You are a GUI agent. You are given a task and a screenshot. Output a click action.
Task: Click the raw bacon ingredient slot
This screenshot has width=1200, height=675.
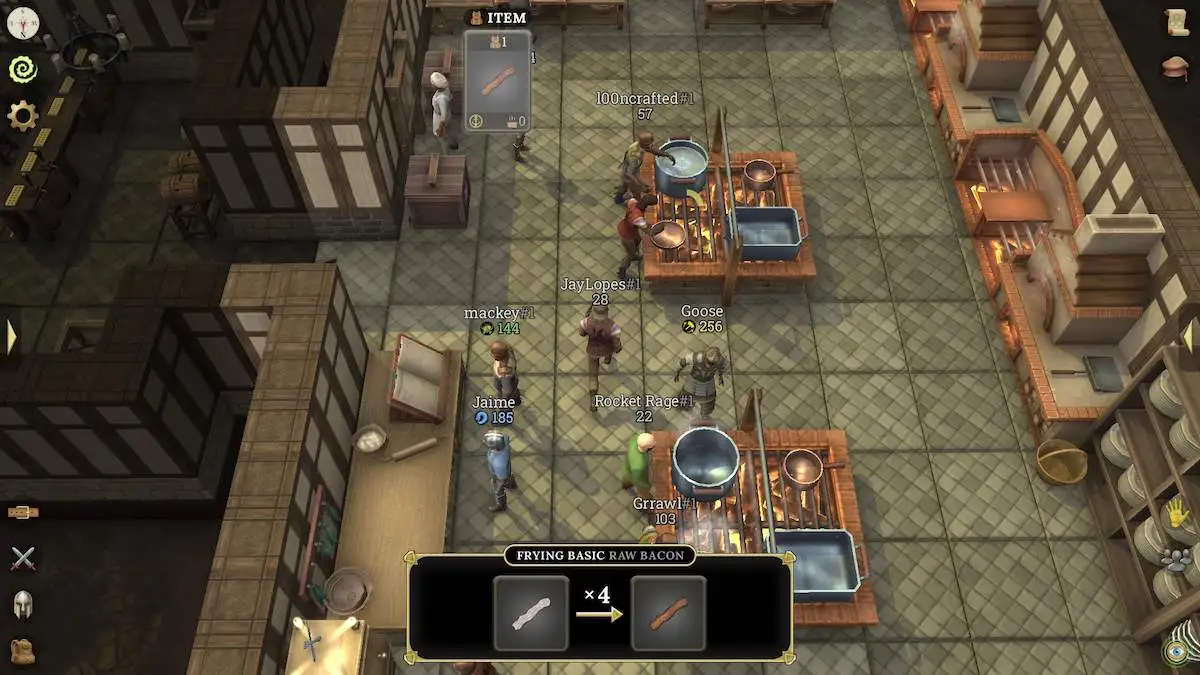click(530, 612)
